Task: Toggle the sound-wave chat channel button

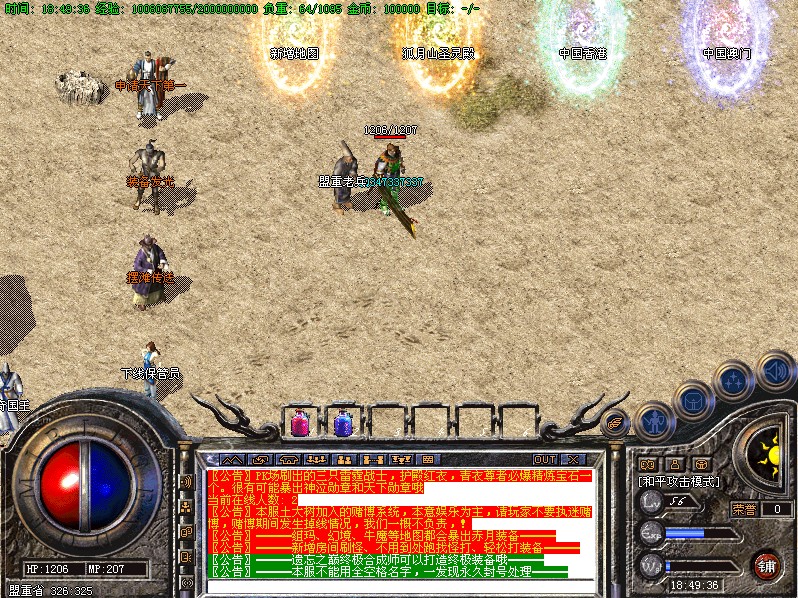Action: pos(186,482)
